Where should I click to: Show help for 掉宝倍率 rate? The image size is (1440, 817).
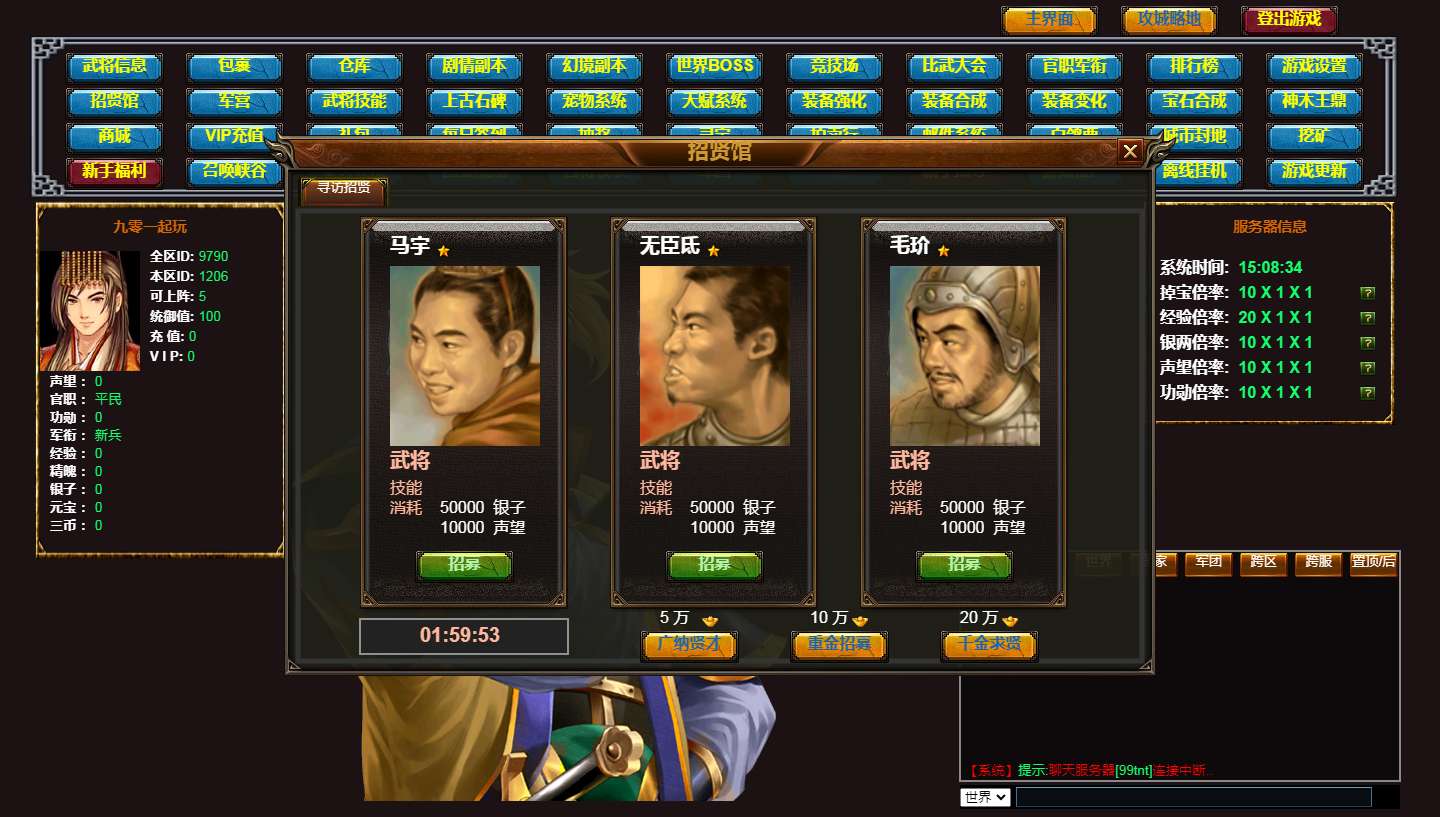pos(1367,293)
